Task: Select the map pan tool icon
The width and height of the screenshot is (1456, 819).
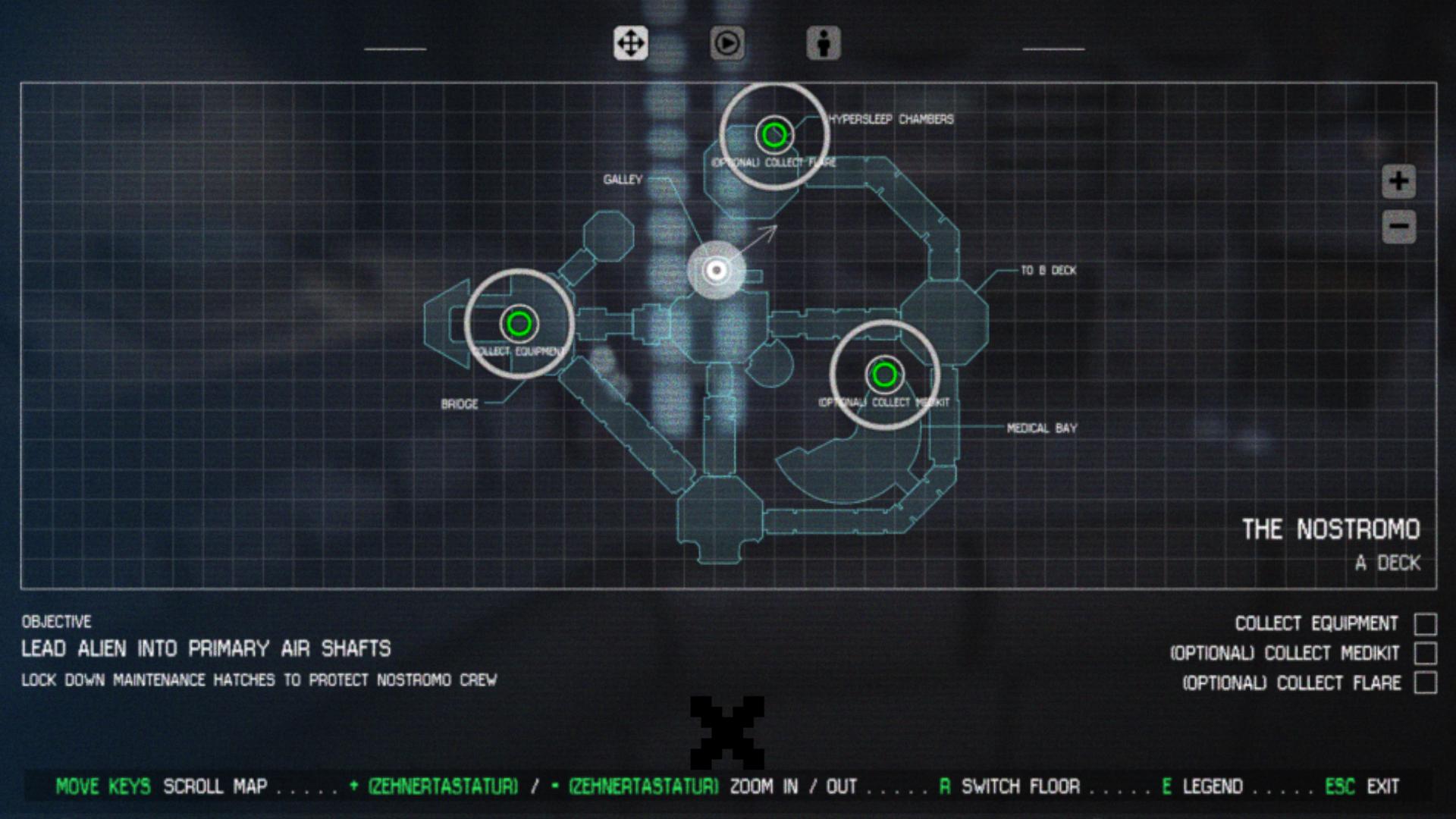Action: [630, 44]
